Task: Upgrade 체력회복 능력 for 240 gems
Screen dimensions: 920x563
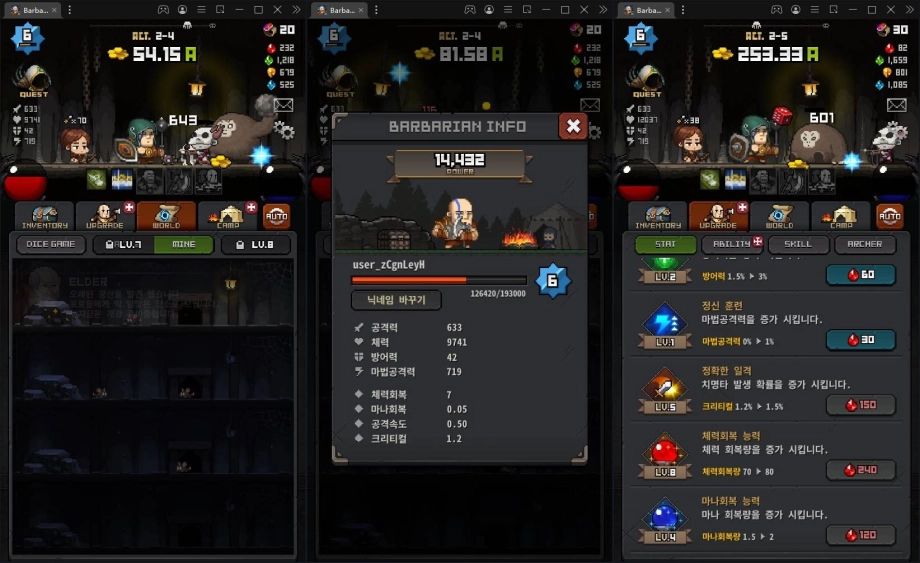Action: click(x=860, y=470)
